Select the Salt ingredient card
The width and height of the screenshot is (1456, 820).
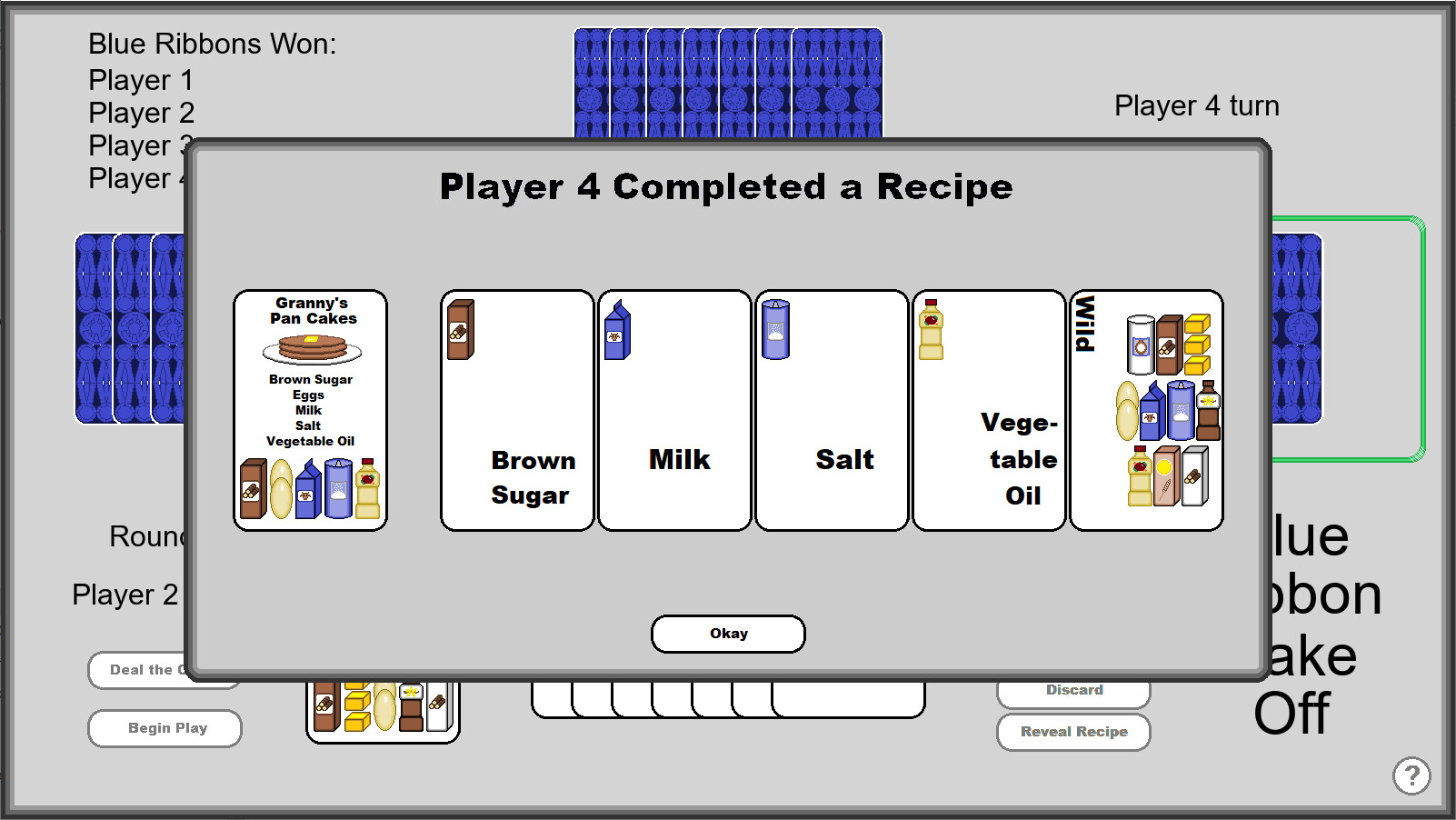831,409
